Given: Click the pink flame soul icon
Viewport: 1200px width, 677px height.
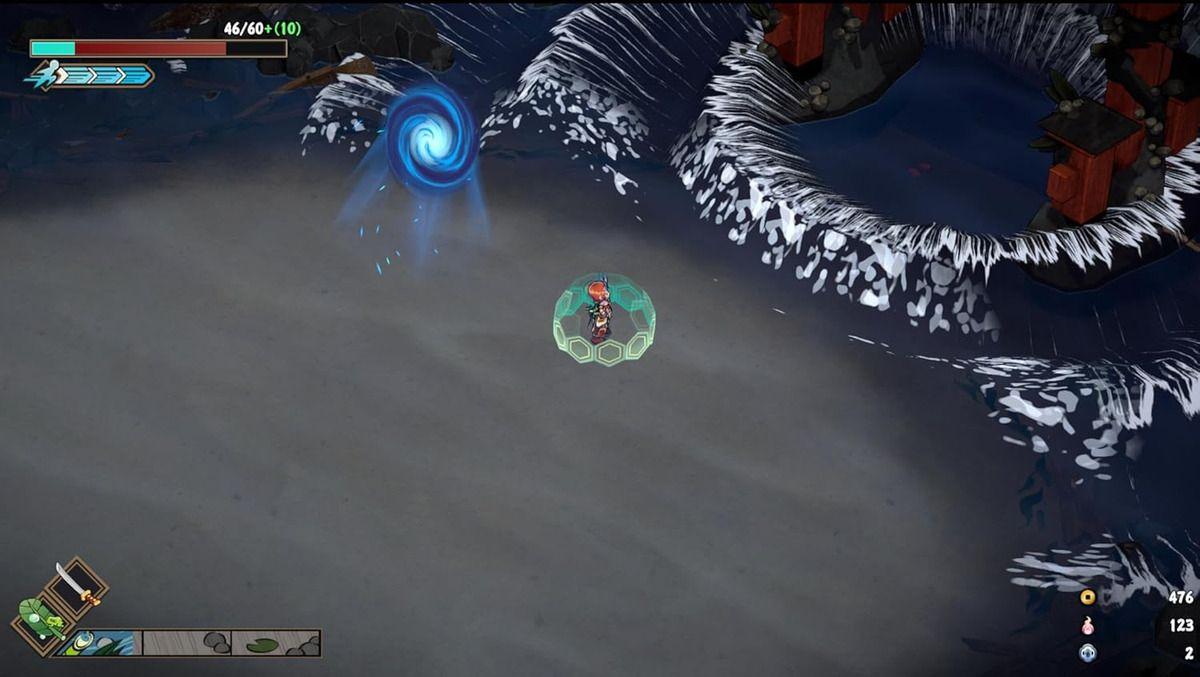Looking at the screenshot, I should 1087,625.
